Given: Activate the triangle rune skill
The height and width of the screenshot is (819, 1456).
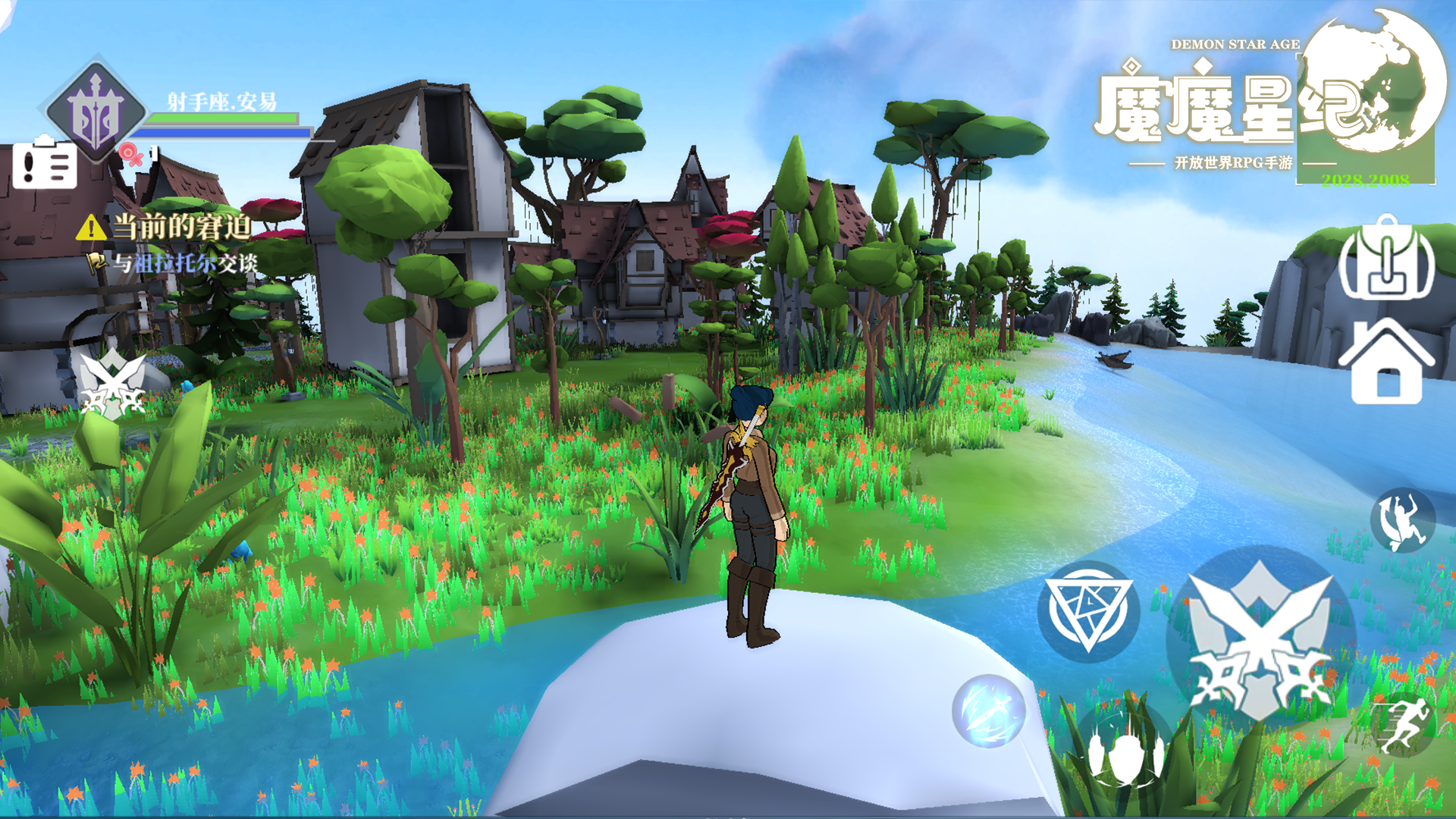Looking at the screenshot, I should tap(1088, 611).
